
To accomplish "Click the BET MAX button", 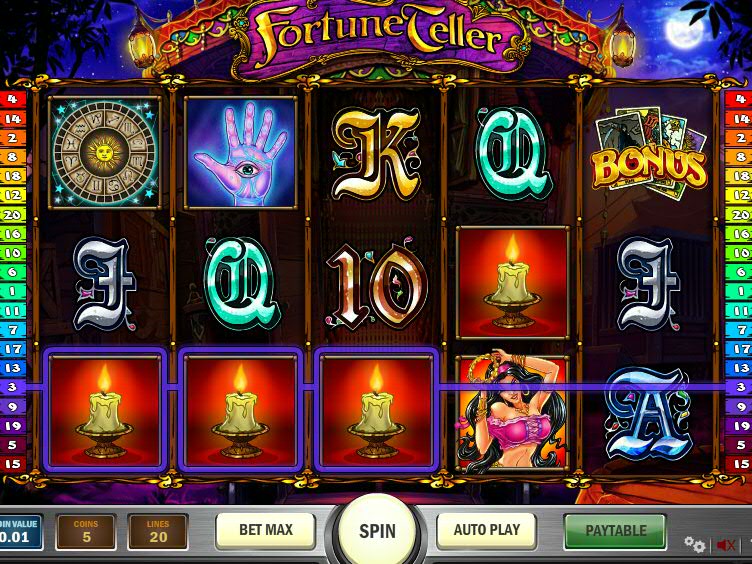I will coord(265,530).
